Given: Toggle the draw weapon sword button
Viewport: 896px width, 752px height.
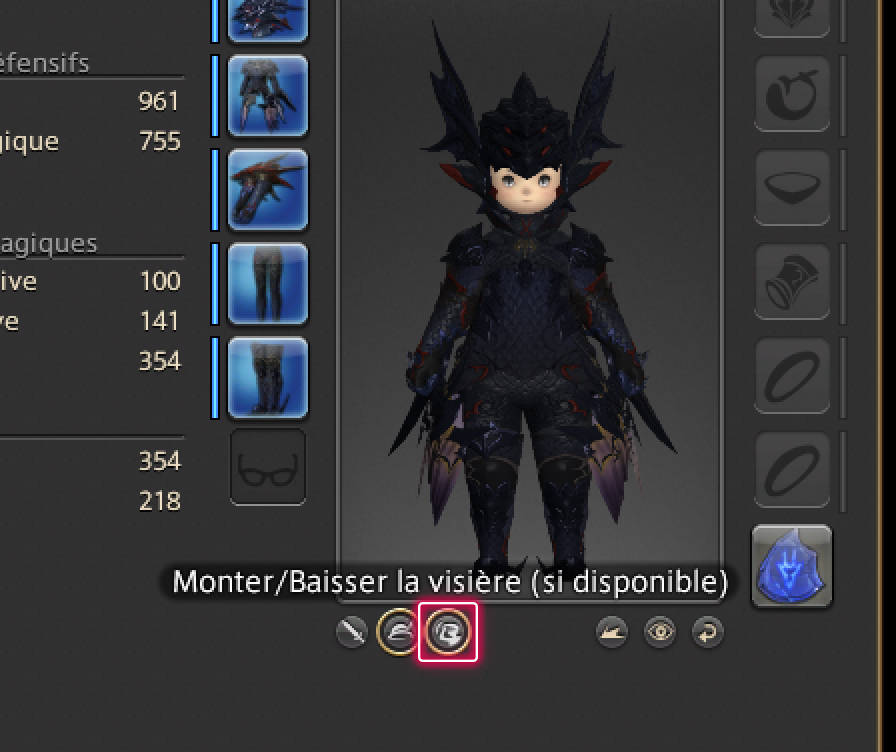Looking at the screenshot, I should 352,632.
